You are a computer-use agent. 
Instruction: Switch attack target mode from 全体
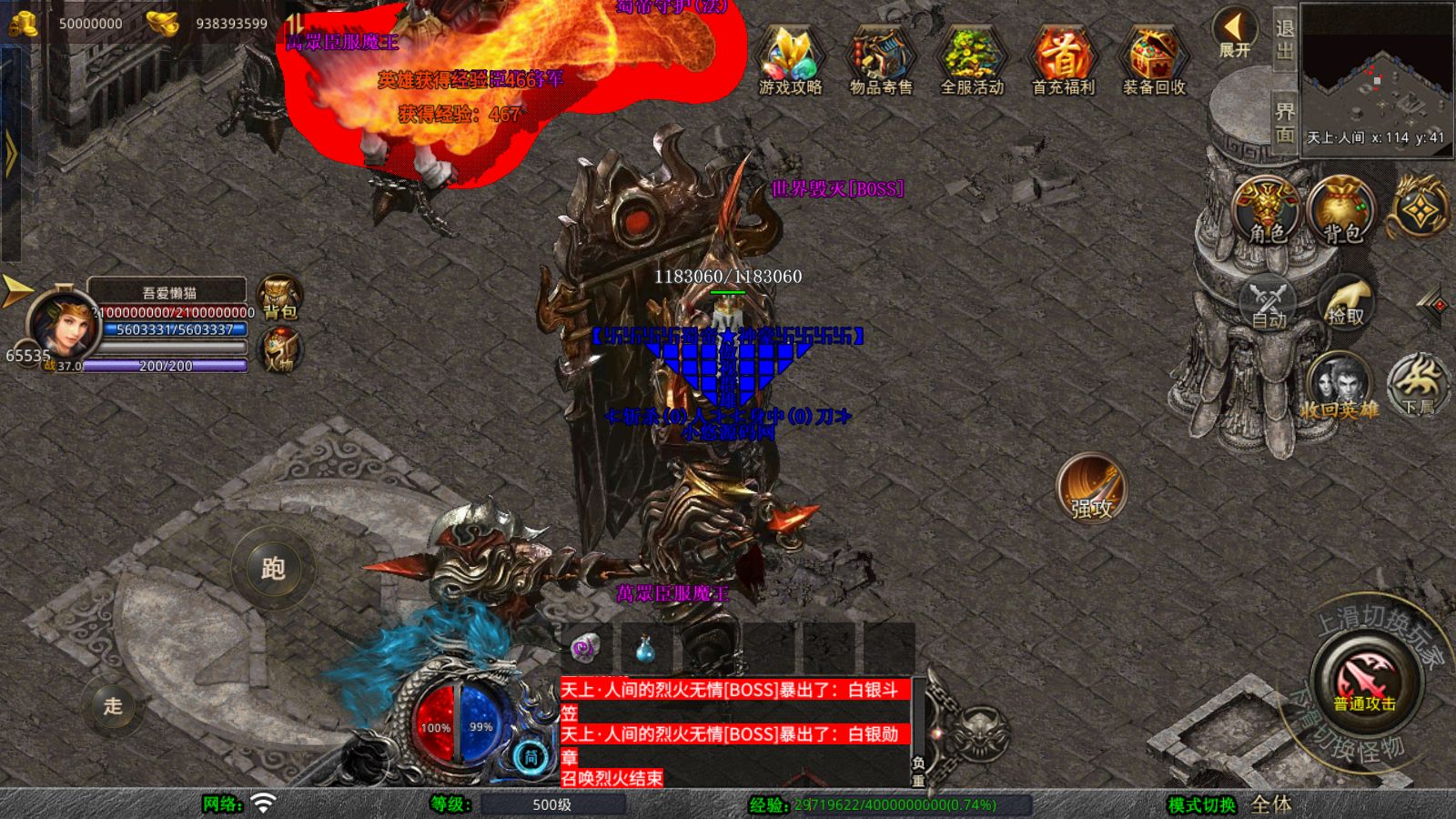[1271, 805]
